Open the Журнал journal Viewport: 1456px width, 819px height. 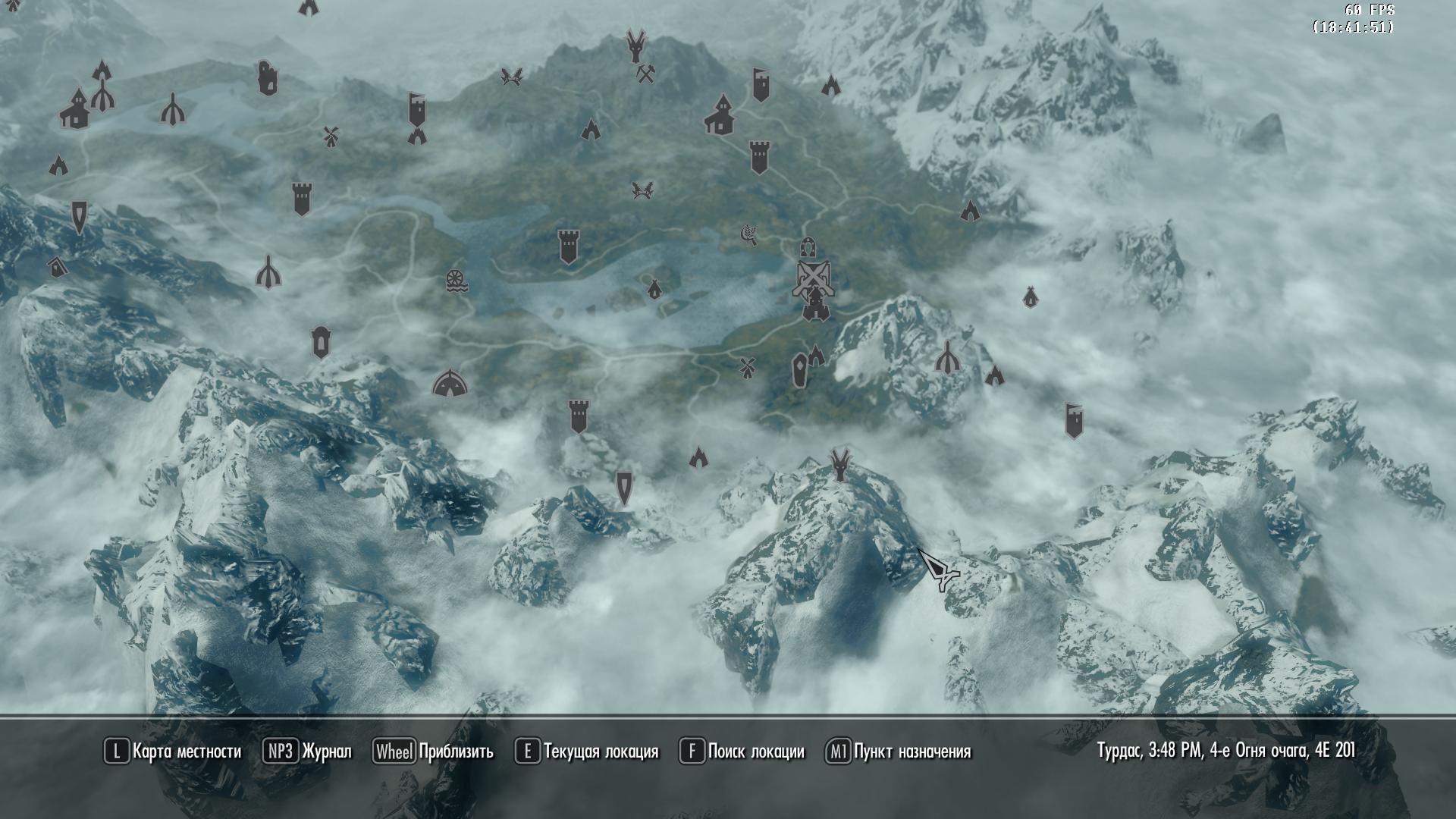(307, 752)
